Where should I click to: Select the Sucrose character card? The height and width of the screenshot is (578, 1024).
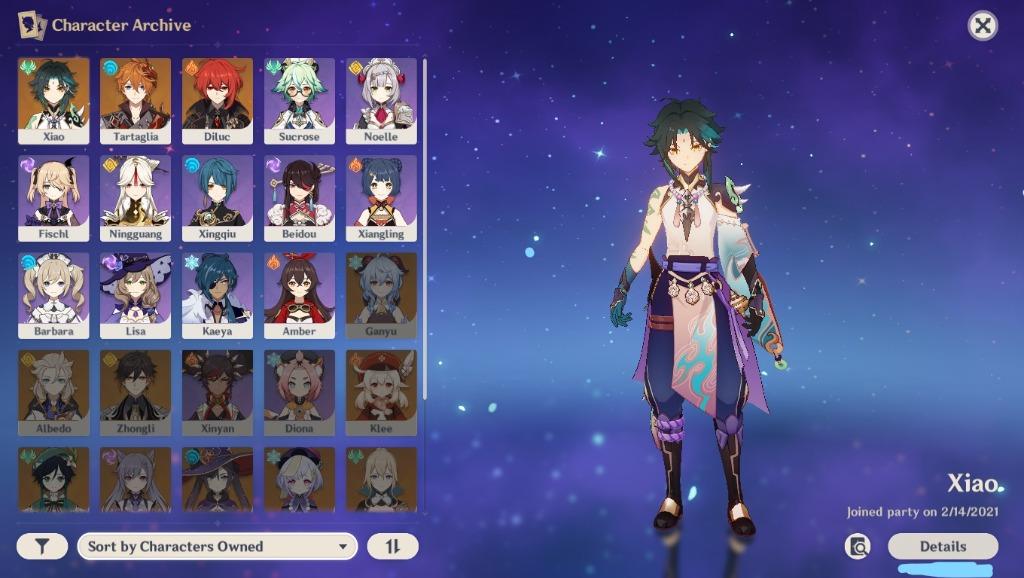coord(299,100)
